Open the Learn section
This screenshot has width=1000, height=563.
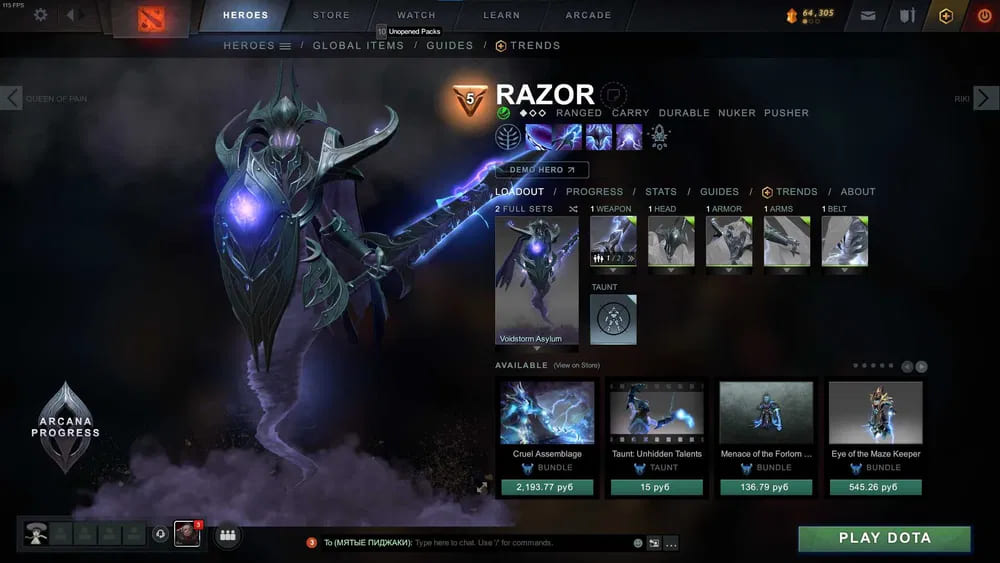pyautogui.click(x=501, y=15)
